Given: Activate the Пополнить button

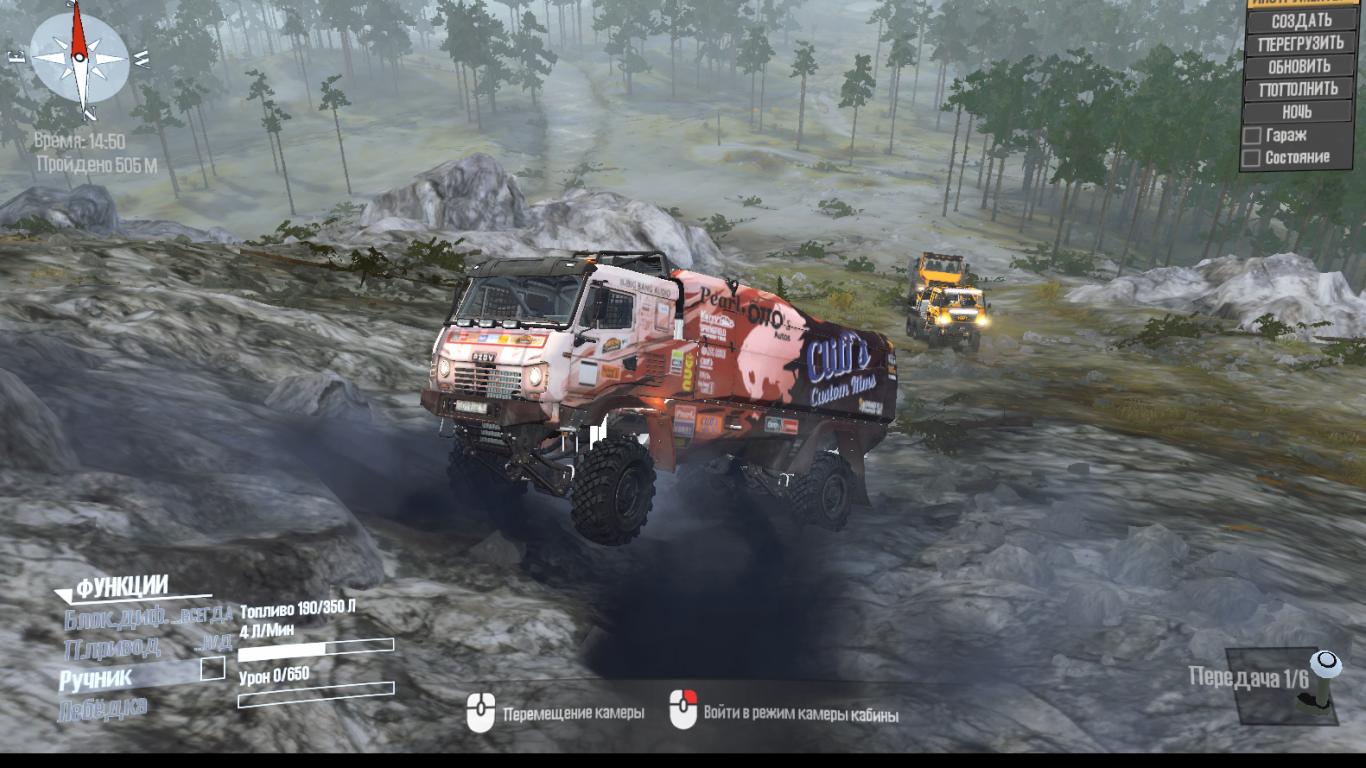Looking at the screenshot, I should point(1301,89).
